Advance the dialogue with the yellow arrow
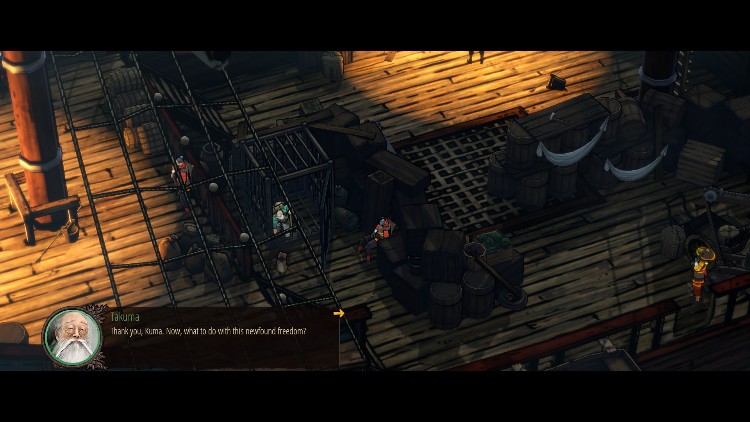This screenshot has width=750, height=422. coord(339,313)
